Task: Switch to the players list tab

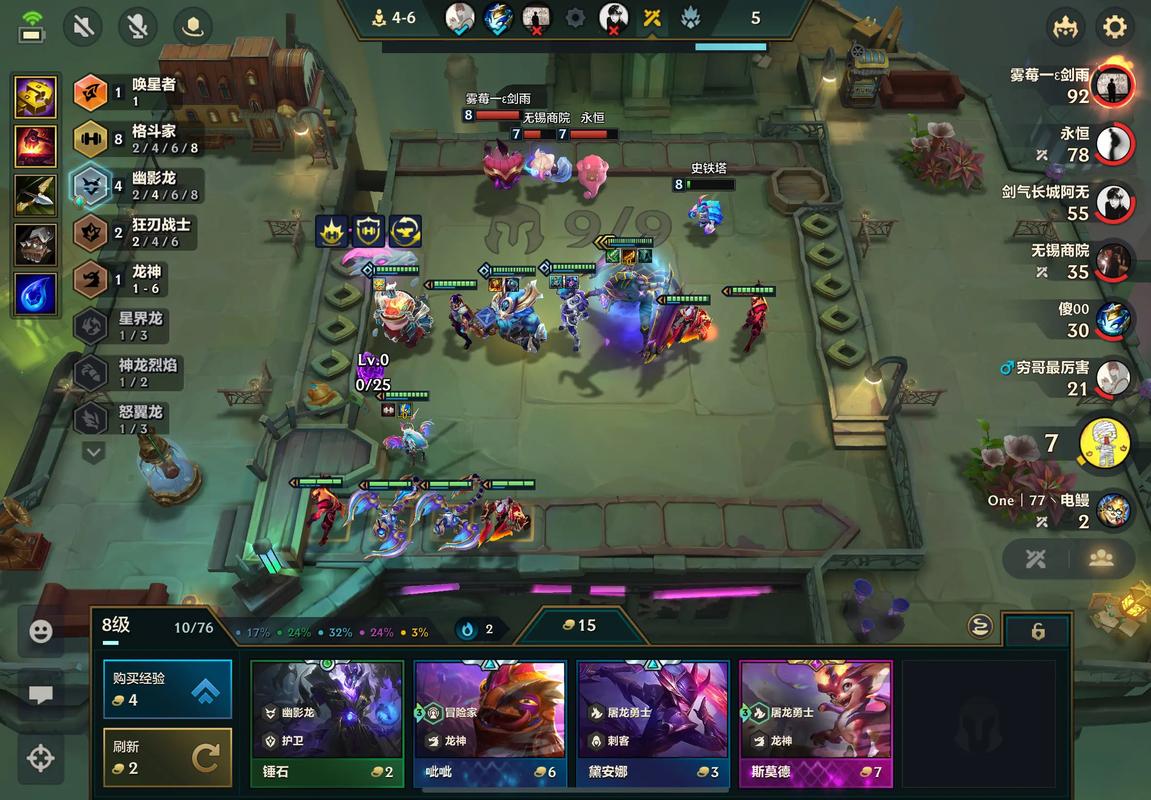Action: coord(1101,559)
